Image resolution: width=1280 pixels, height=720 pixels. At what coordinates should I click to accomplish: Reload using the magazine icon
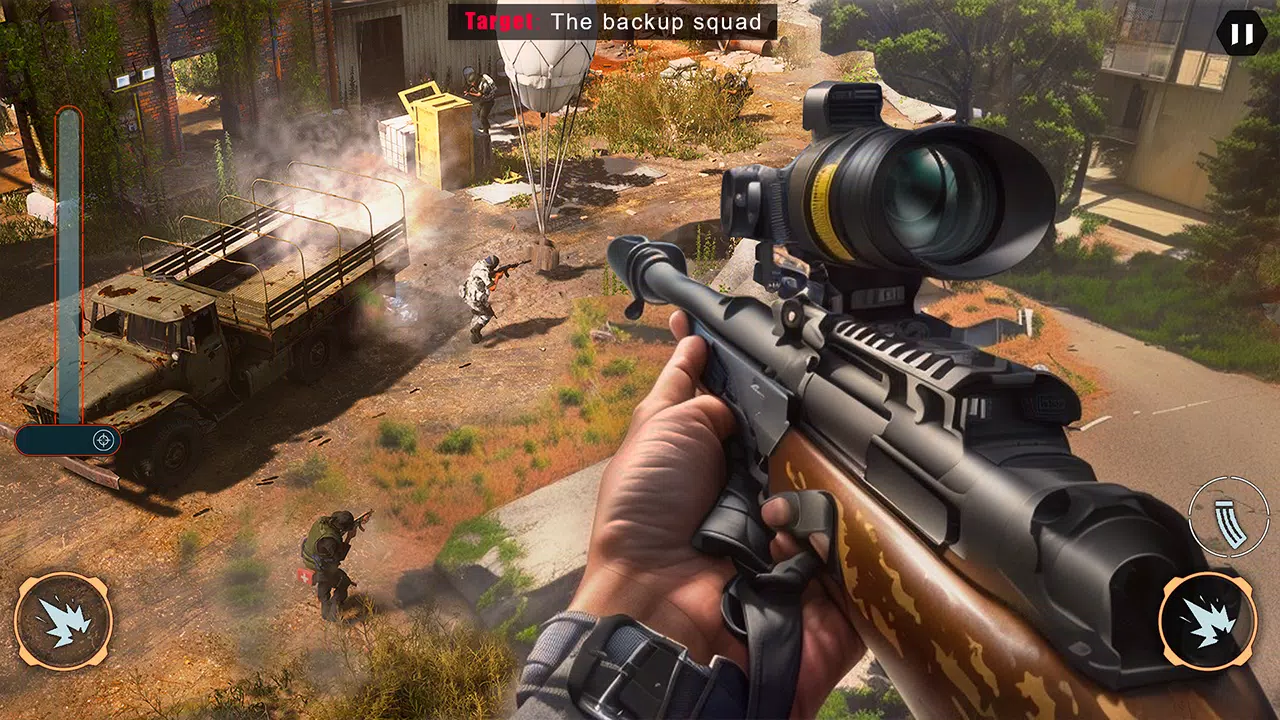[1229, 516]
